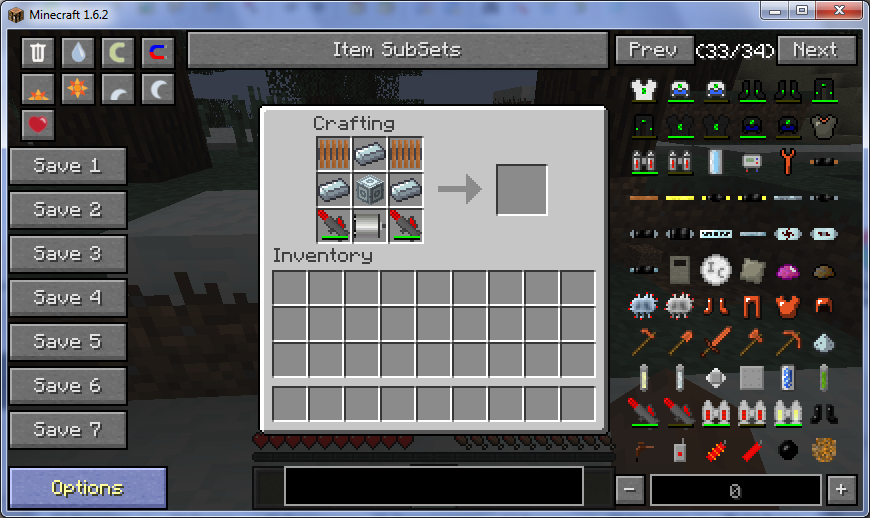Heal the player with the red heart button
Screen dimensions: 870x518
(38, 126)
